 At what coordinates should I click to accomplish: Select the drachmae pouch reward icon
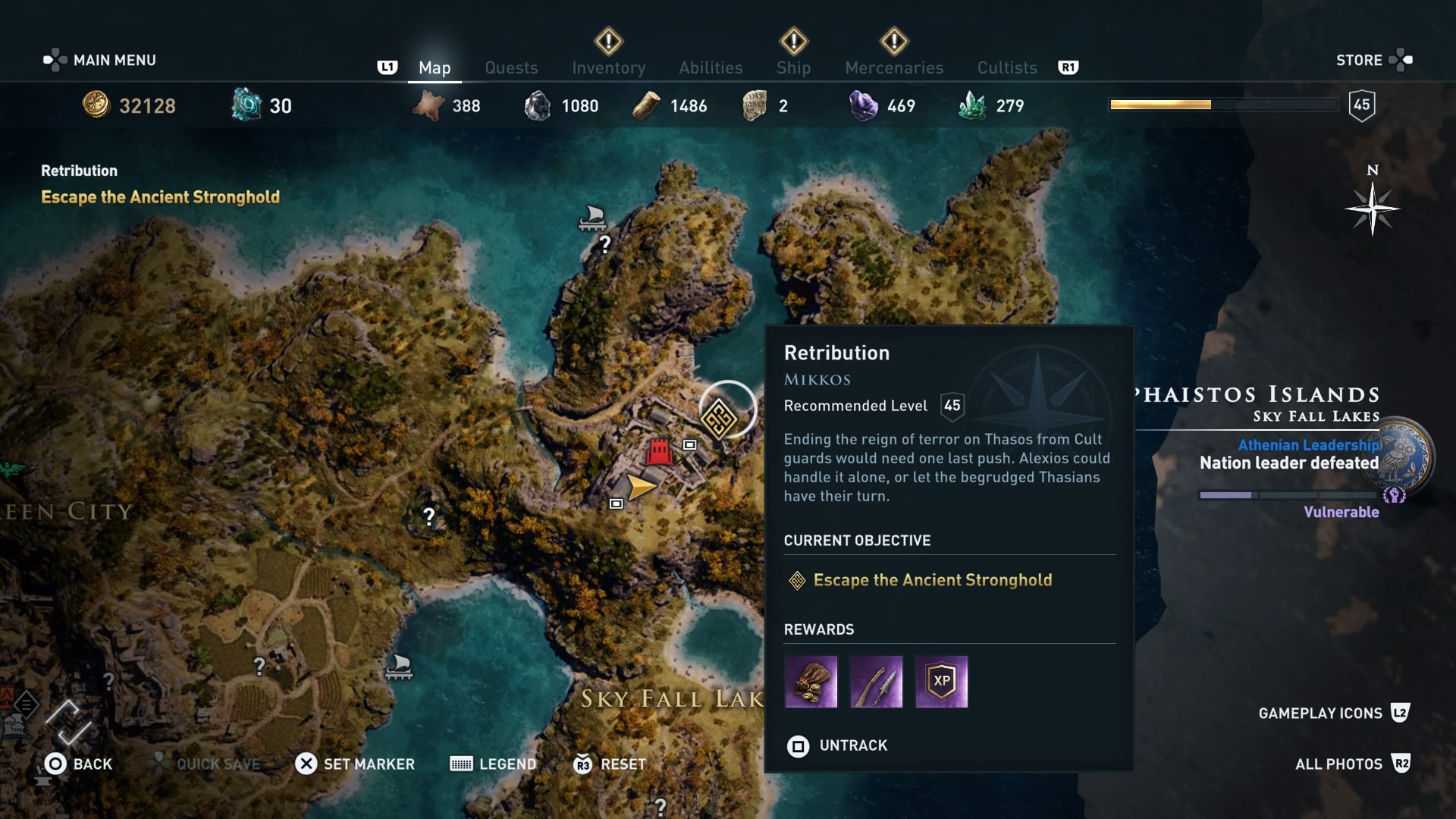click(811, 682)
